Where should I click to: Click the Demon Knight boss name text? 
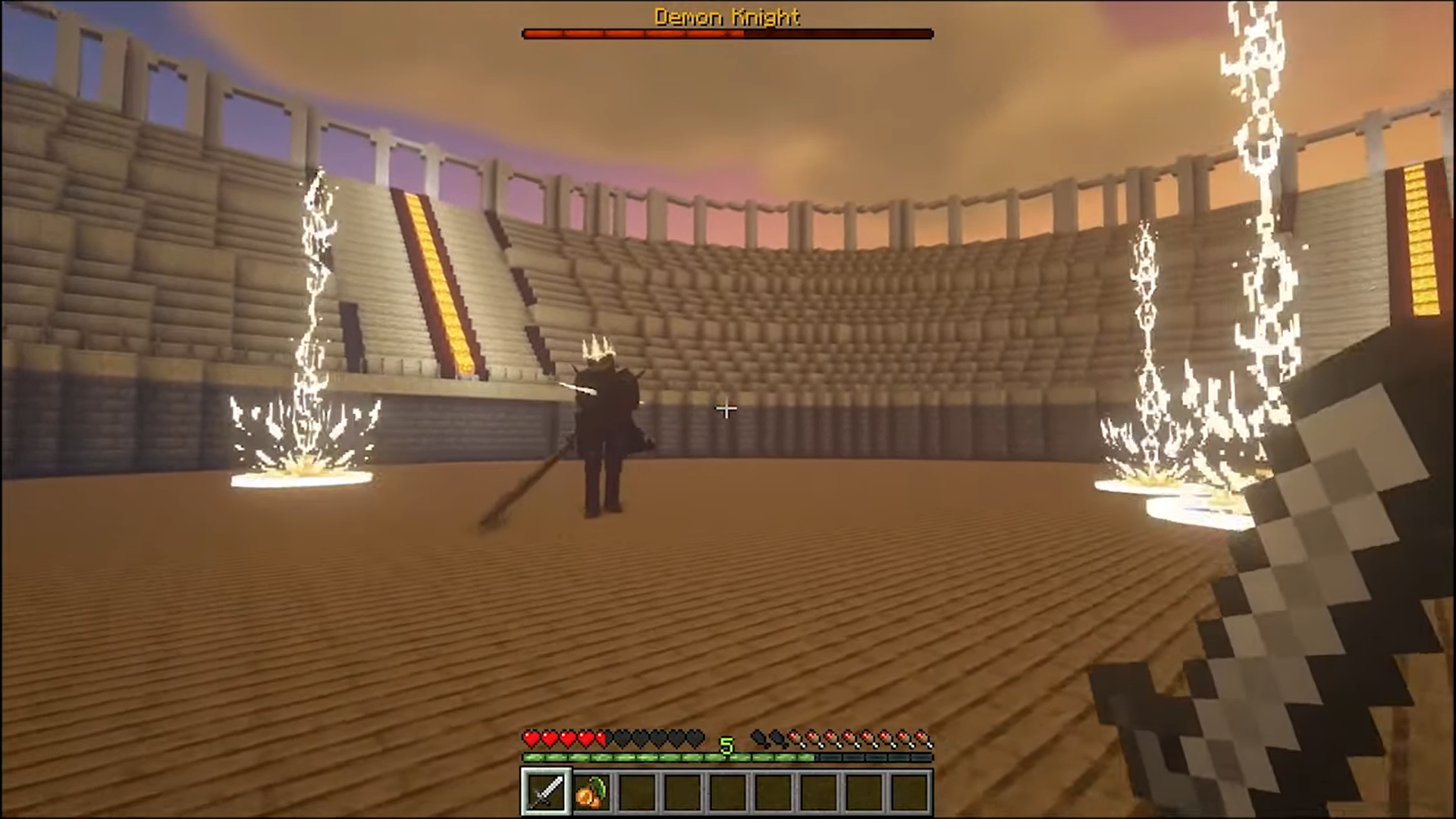click(x=726, y=17)
